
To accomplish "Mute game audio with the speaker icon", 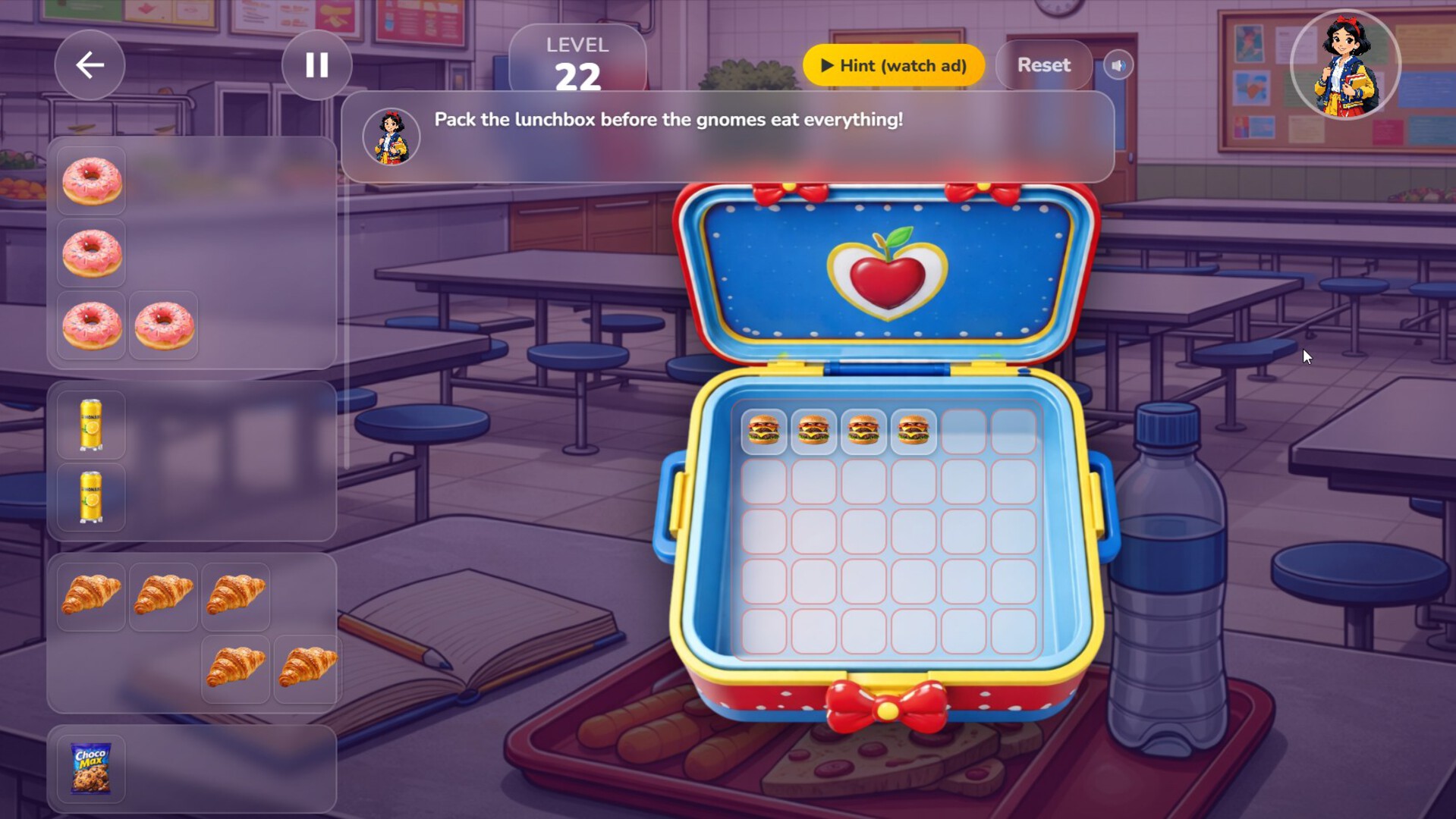I will (1118, 65).
